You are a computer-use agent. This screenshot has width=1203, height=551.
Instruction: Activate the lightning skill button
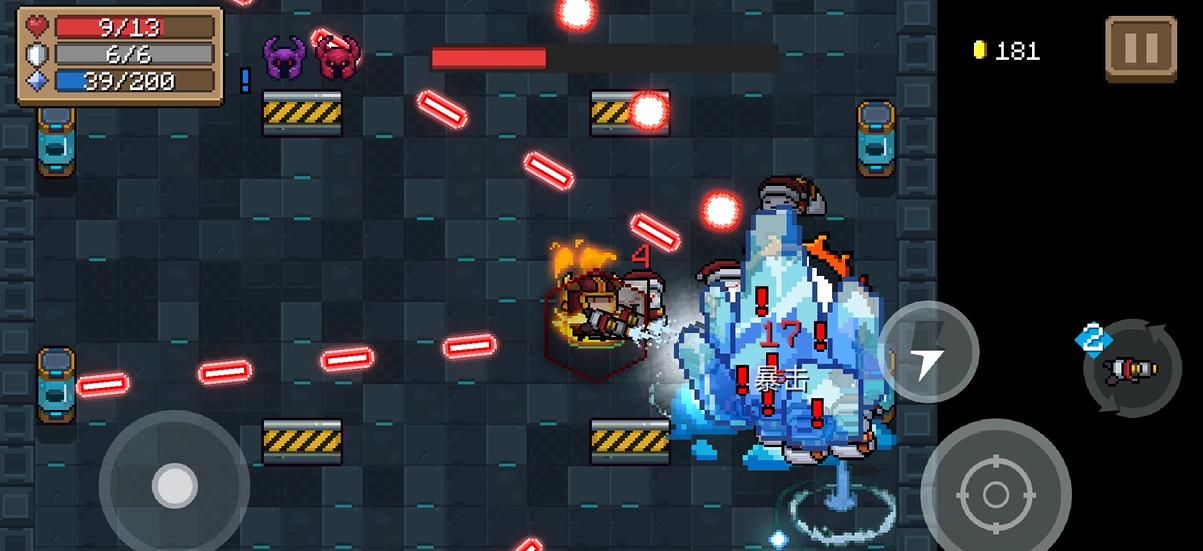point(927,353)
